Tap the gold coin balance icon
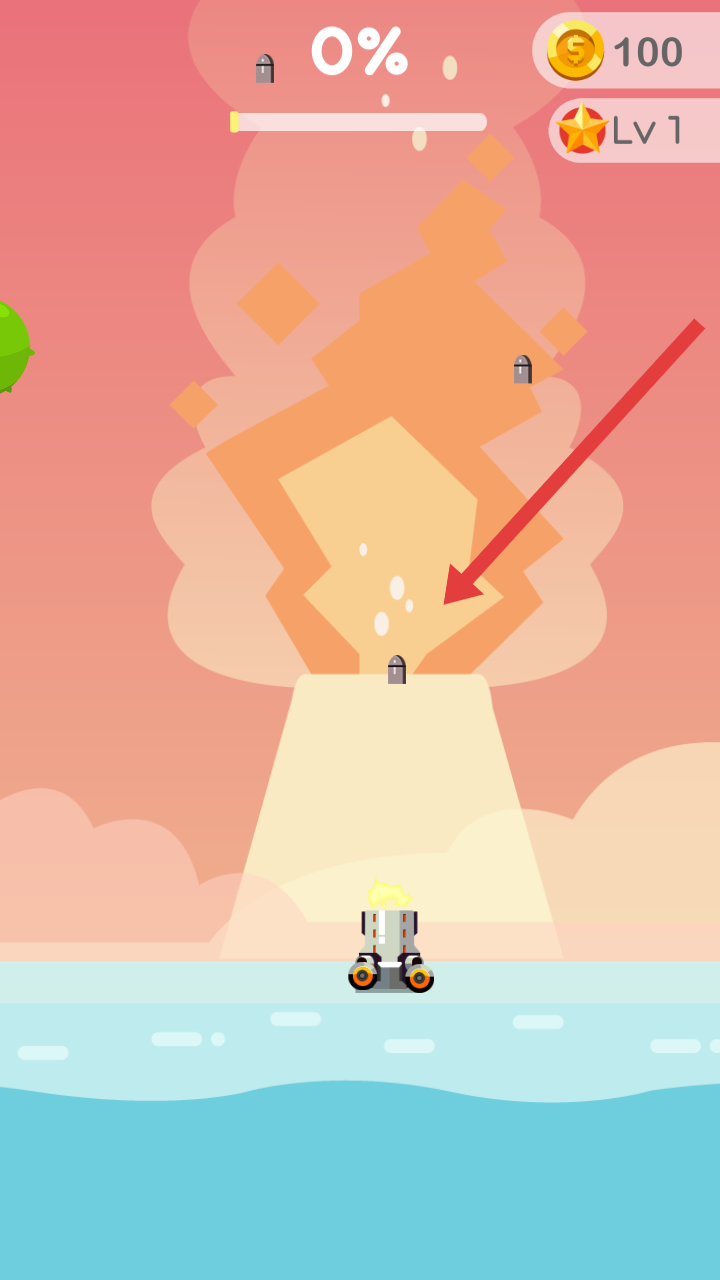The height and width of the screenshot is (1280, 720). point(575,51)
